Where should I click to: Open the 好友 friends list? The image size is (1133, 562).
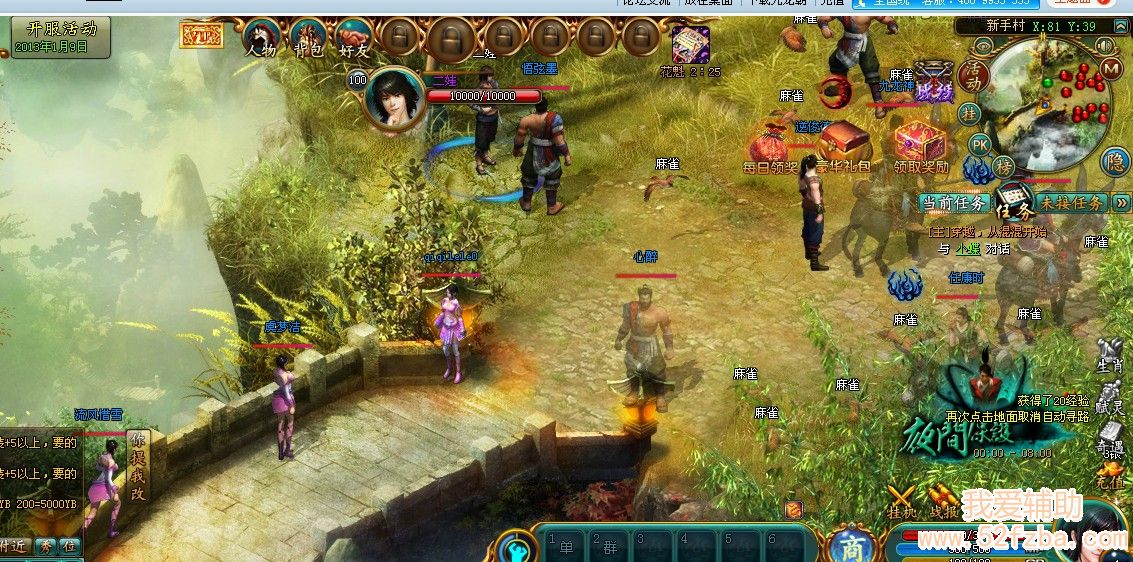click(355, 40)
